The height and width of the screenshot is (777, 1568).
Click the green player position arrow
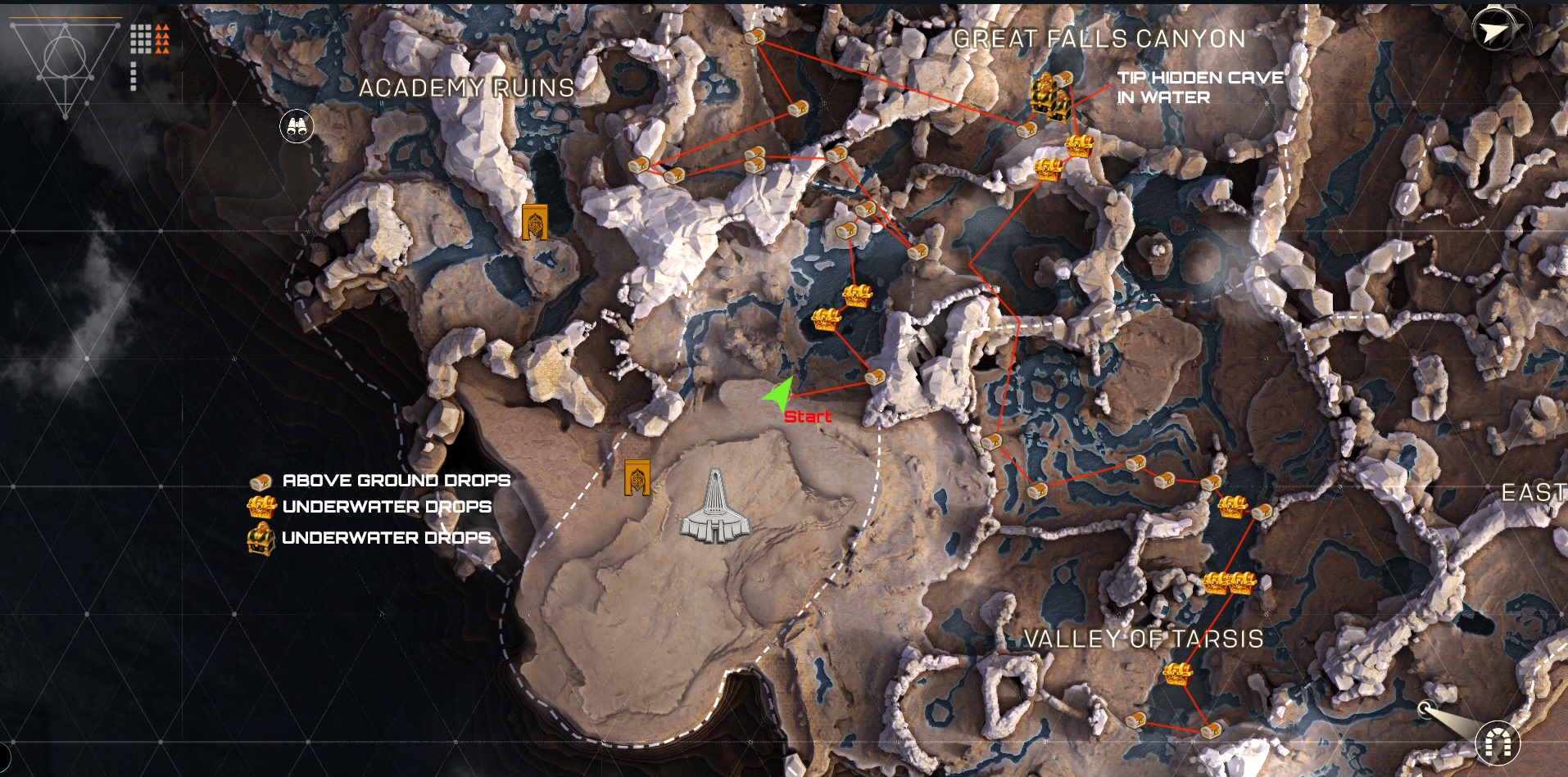780,394
